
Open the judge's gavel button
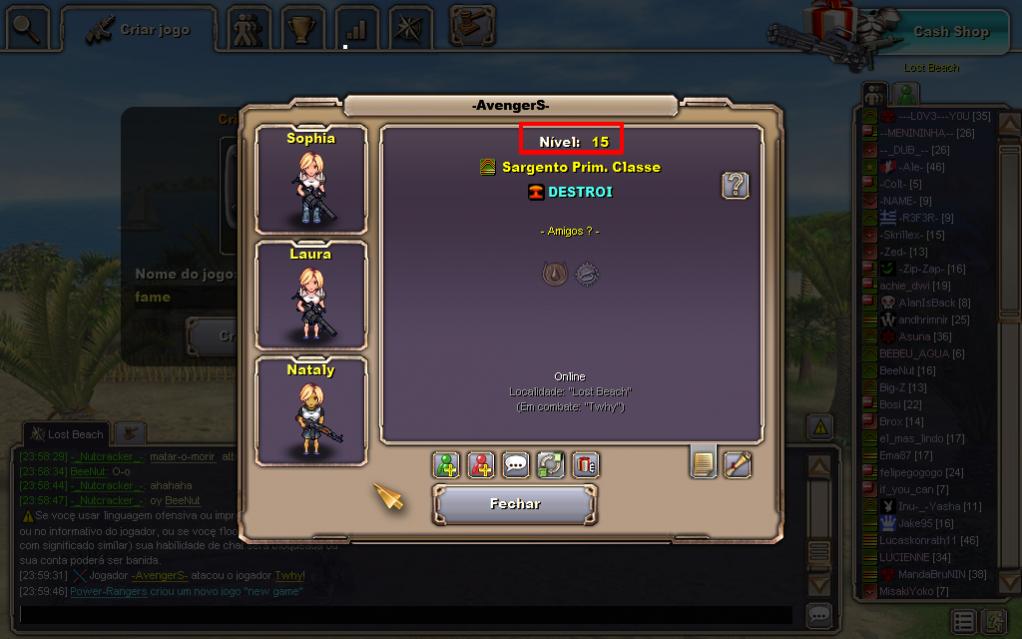click(472, 26)
